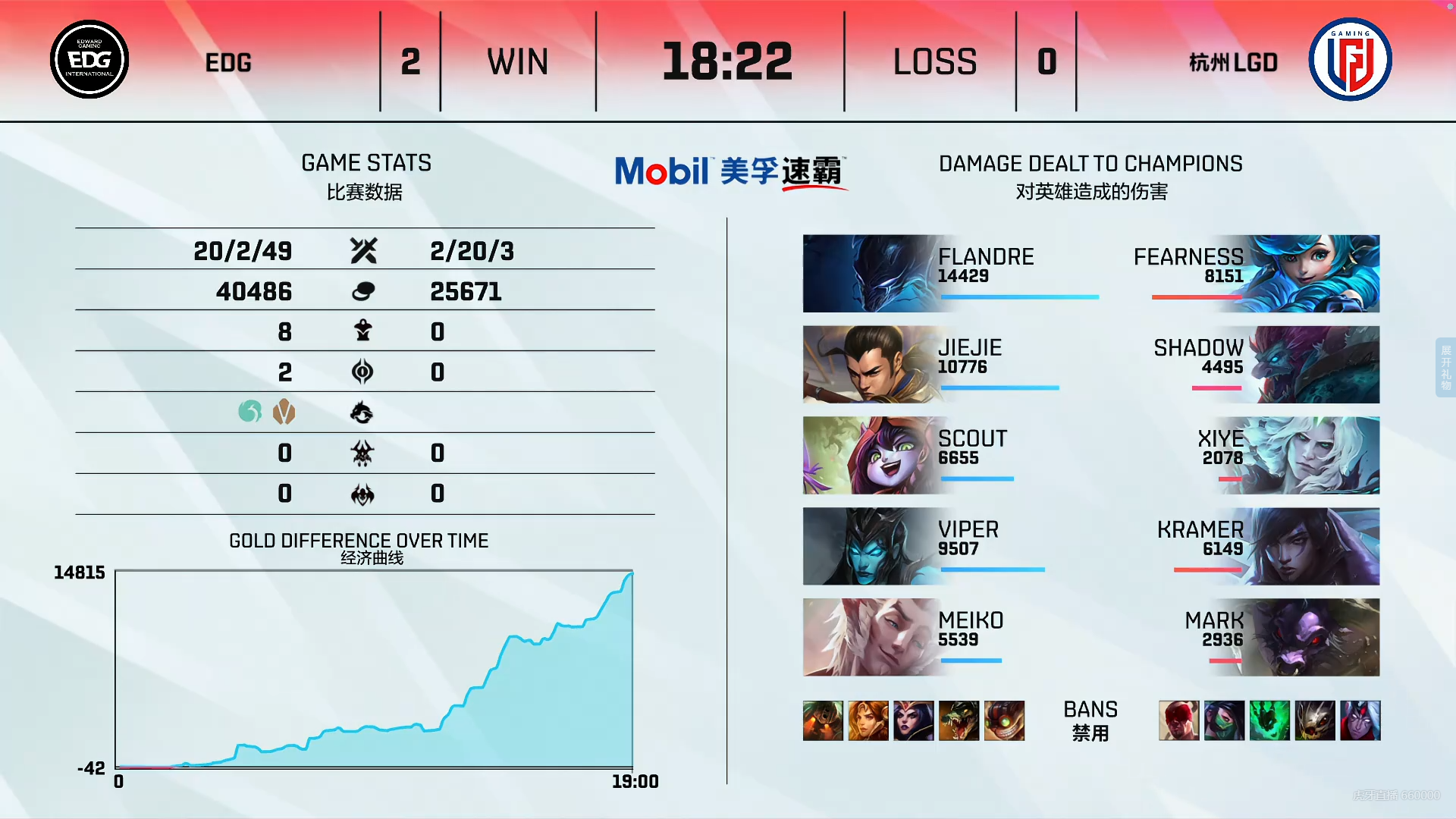Click the Mountain Drake icon
The width and height of the screenshot is (1456, 819).
pyautogui.click(x=284, y=412)
